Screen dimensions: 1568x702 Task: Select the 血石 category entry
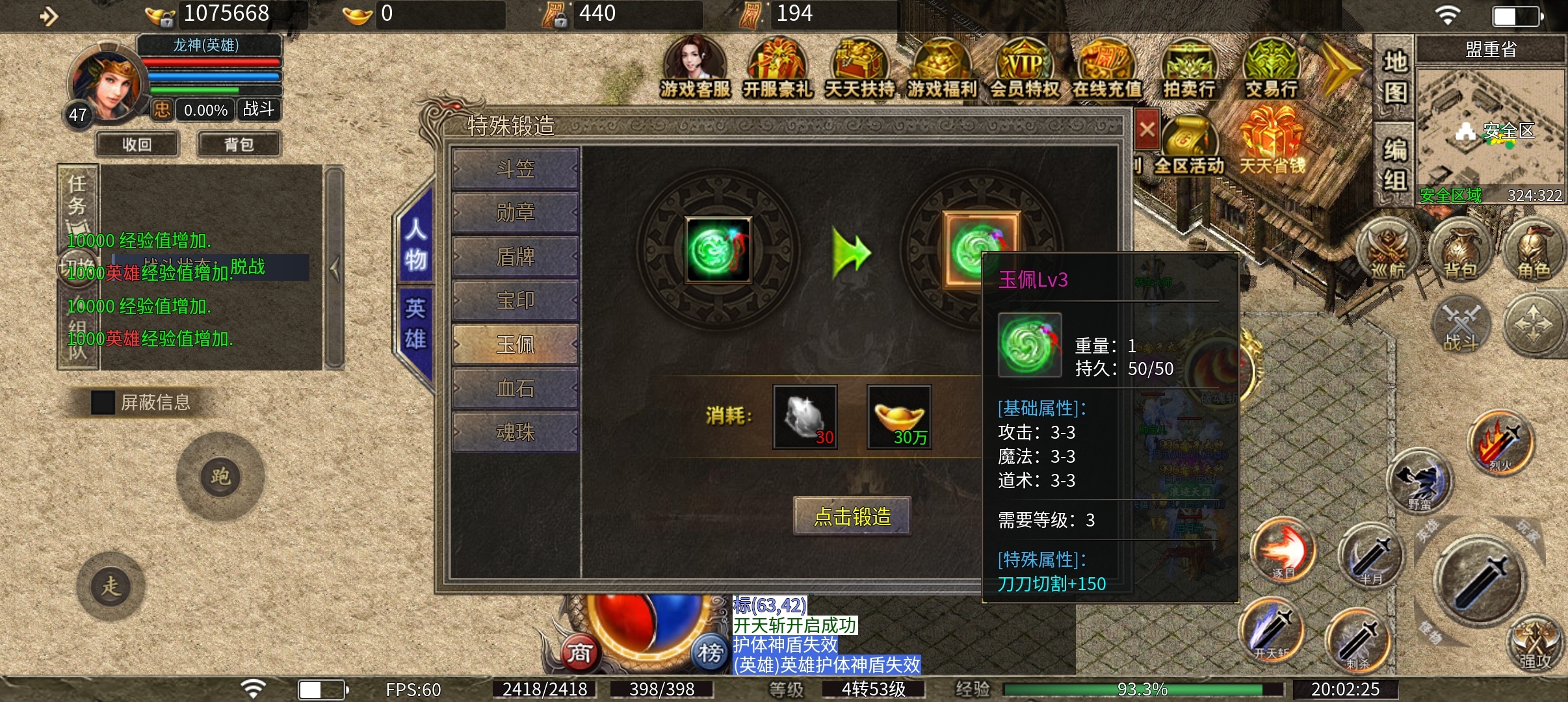[515, 388]
